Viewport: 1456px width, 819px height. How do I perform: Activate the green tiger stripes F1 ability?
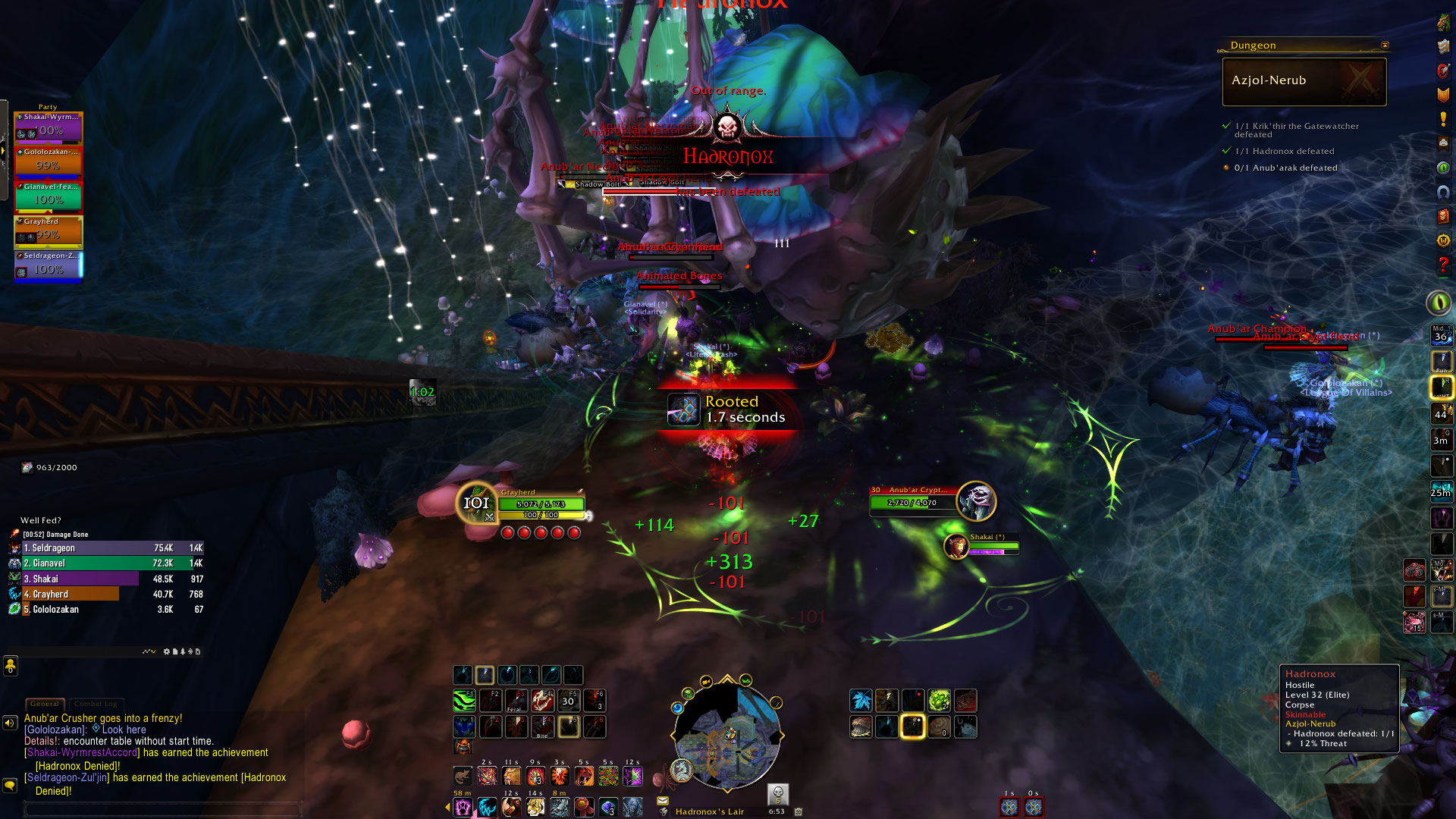[x=464, y=701]
